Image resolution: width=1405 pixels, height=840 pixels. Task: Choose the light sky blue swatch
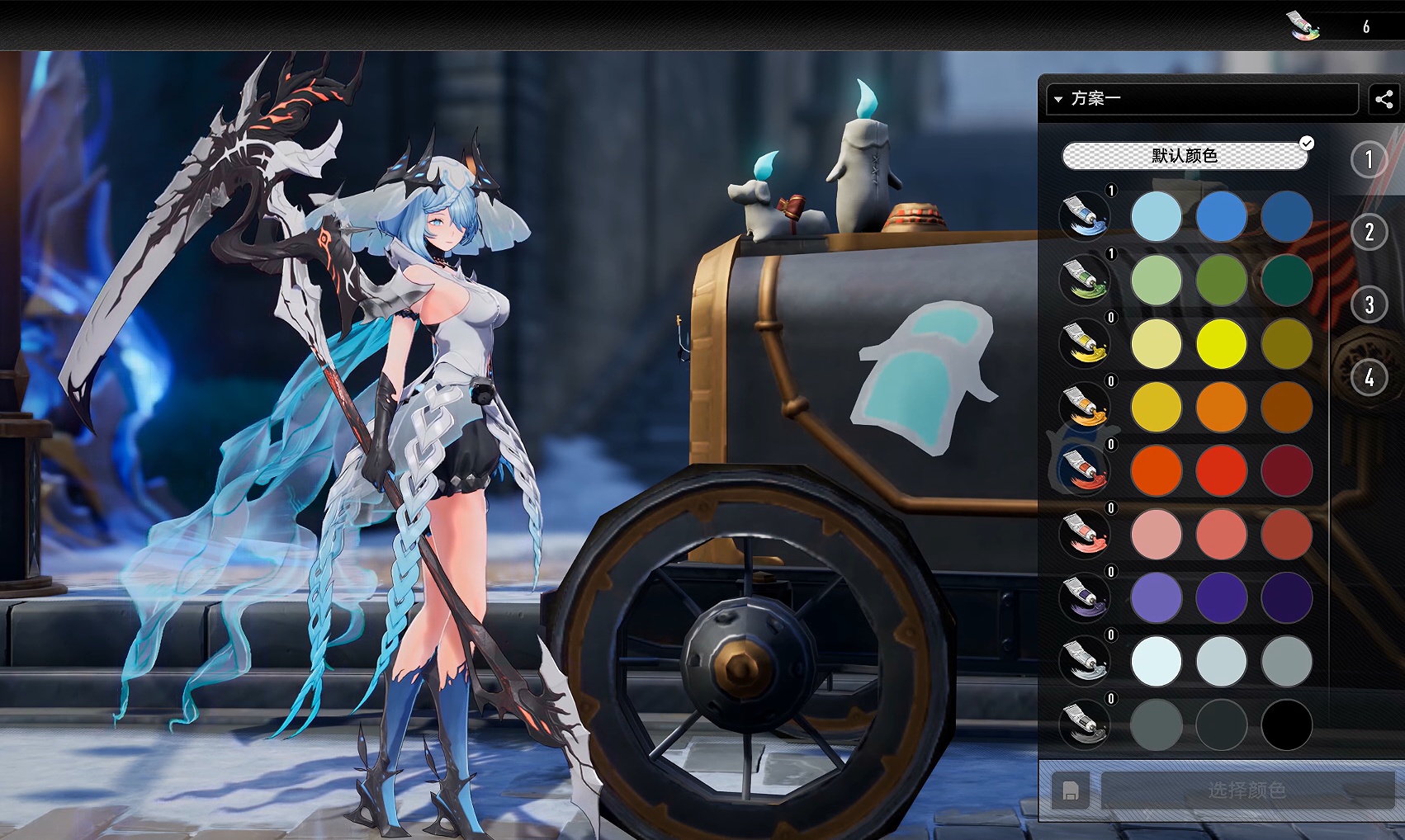pyautogui.click(x=1156, y=216)
